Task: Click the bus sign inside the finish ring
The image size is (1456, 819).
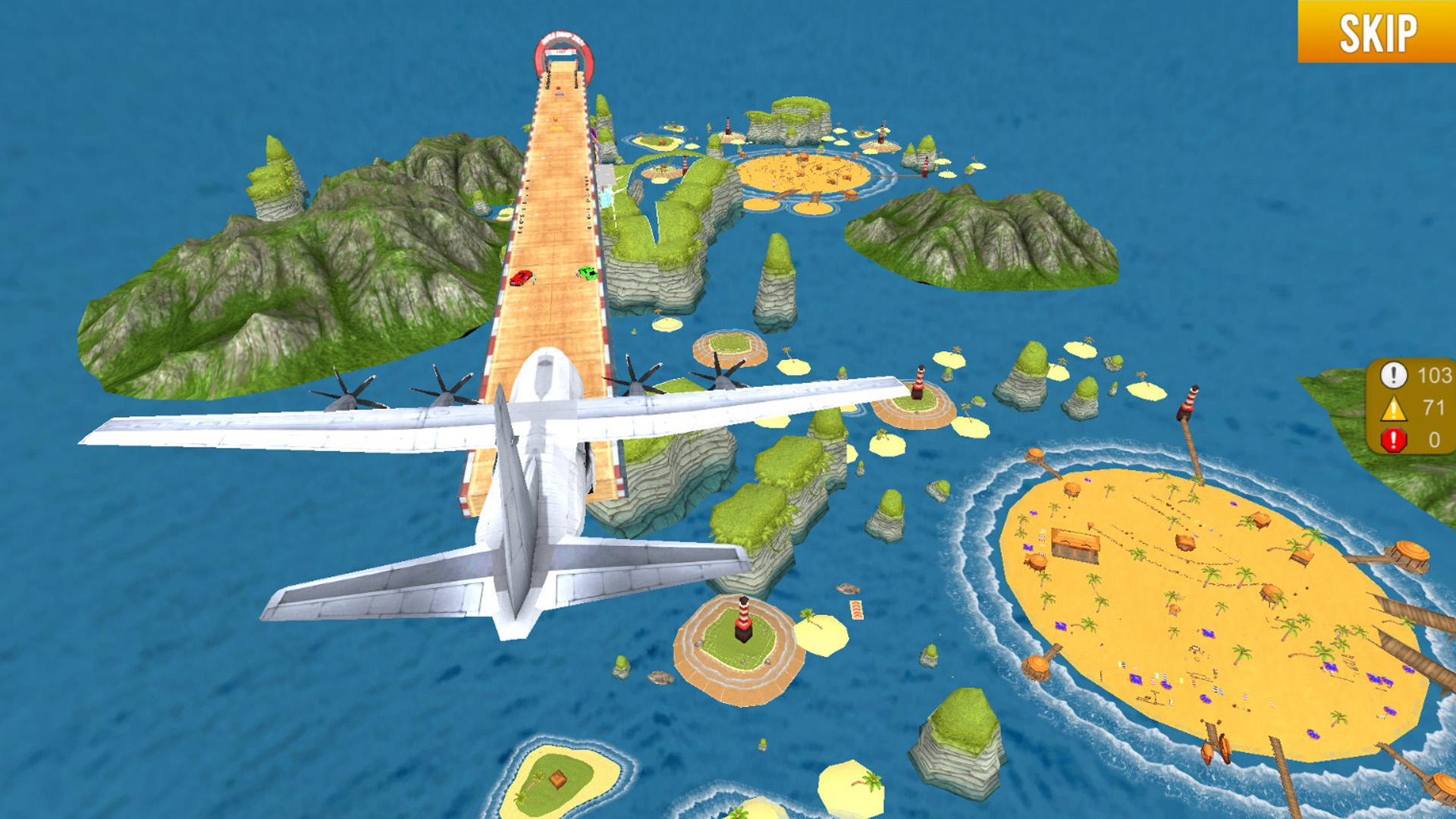Action: pyautogui.click(x=561, y=53)
